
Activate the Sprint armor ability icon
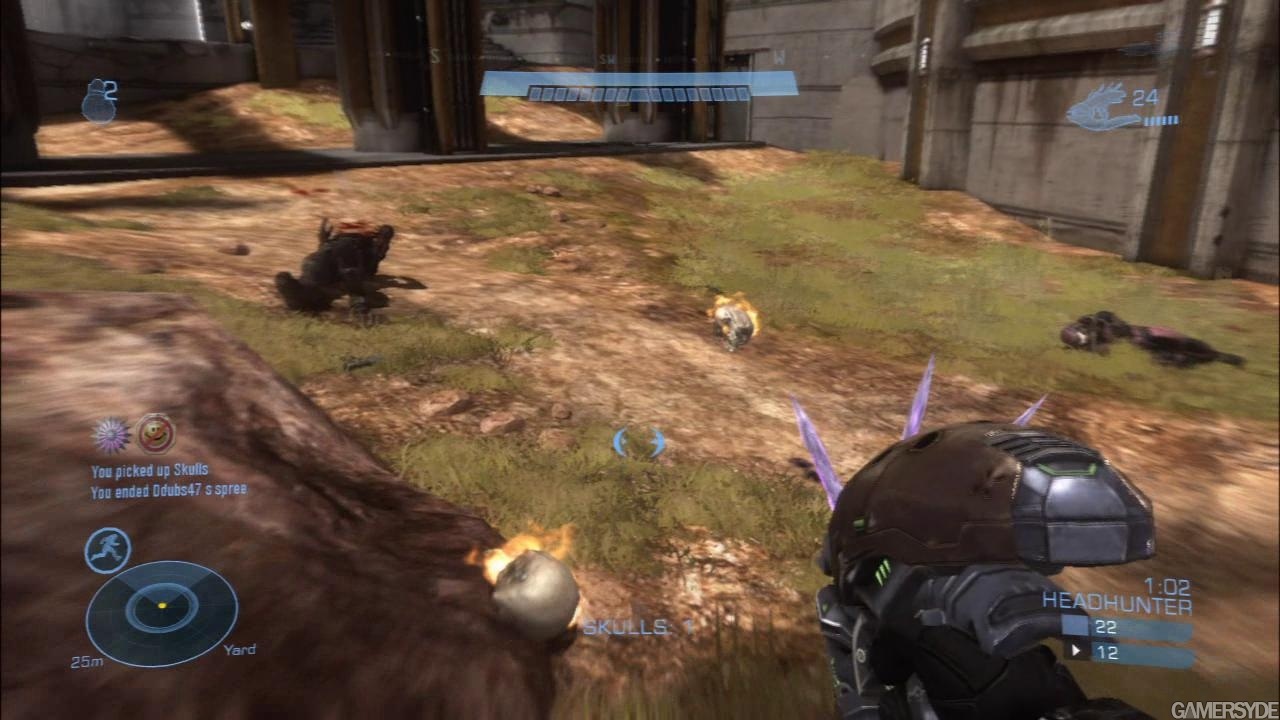click(107, 549)
